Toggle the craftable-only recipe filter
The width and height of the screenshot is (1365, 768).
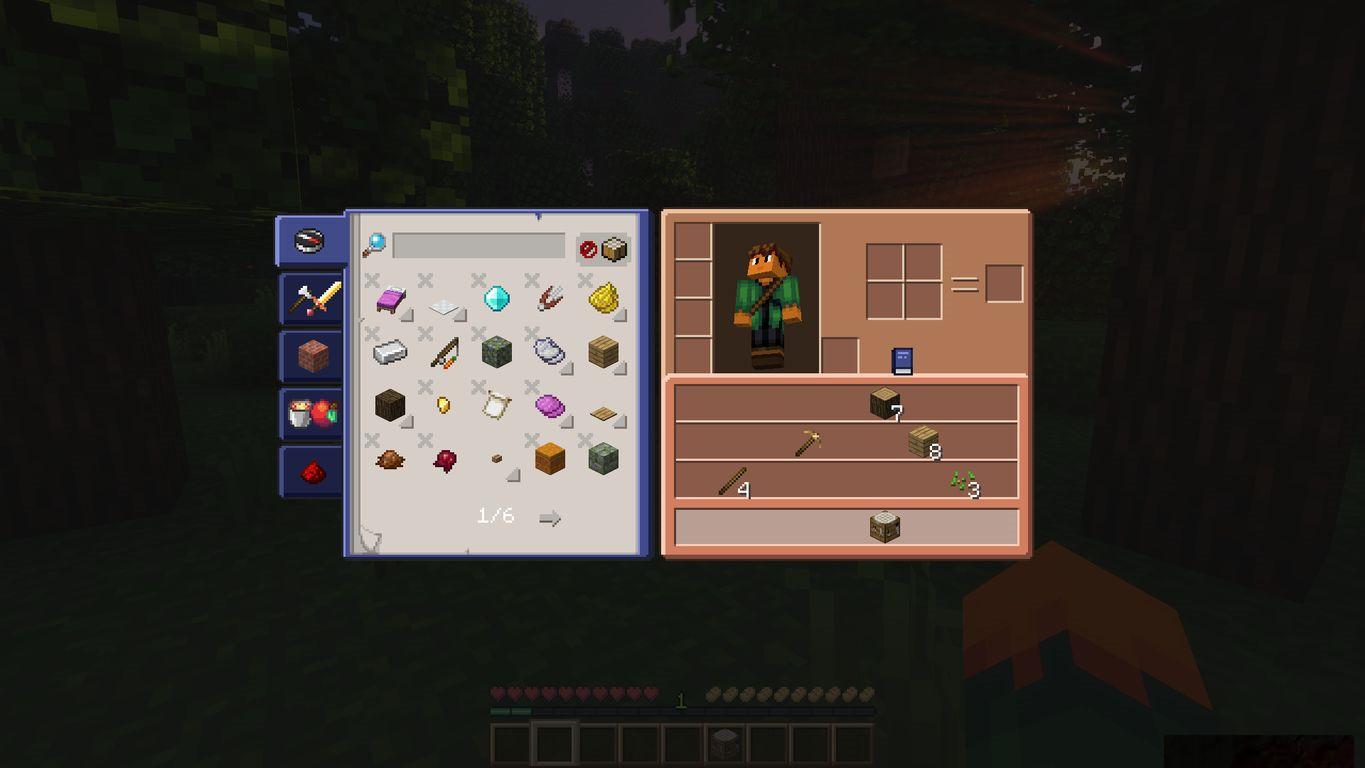pos(603,249)
